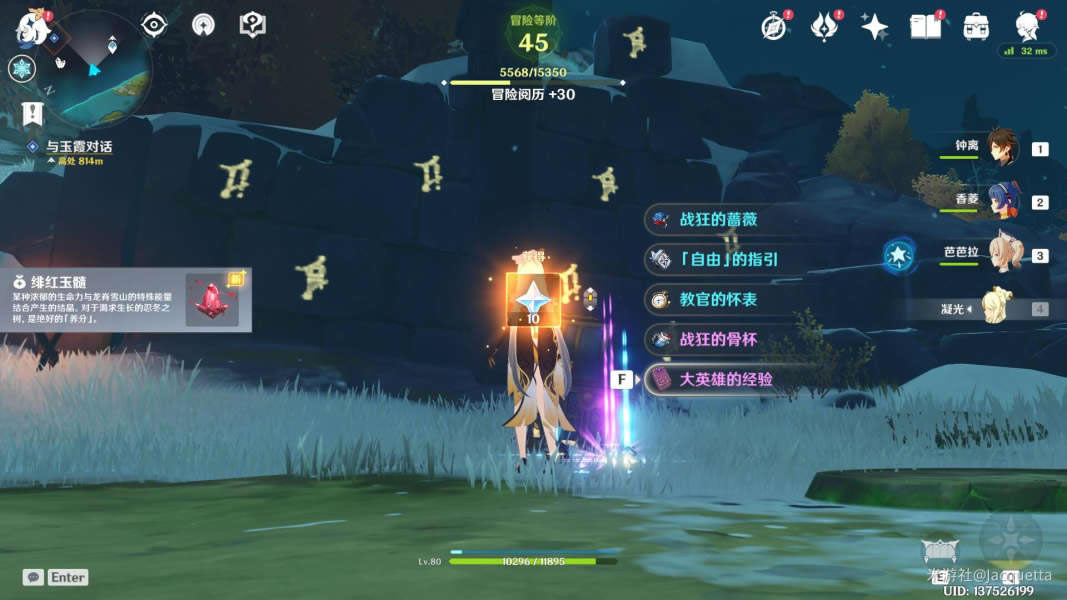The height and width of the screenshot is (600, 1067).
Task: Switch to party member 香菱
Action: 1001,200
